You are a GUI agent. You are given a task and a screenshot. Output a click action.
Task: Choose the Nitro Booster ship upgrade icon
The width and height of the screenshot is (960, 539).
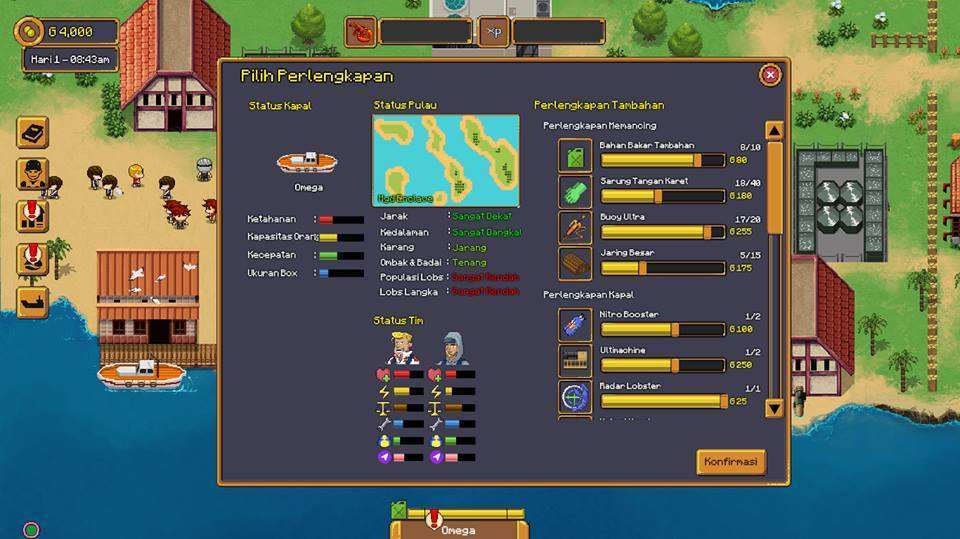tap(575, 325)
